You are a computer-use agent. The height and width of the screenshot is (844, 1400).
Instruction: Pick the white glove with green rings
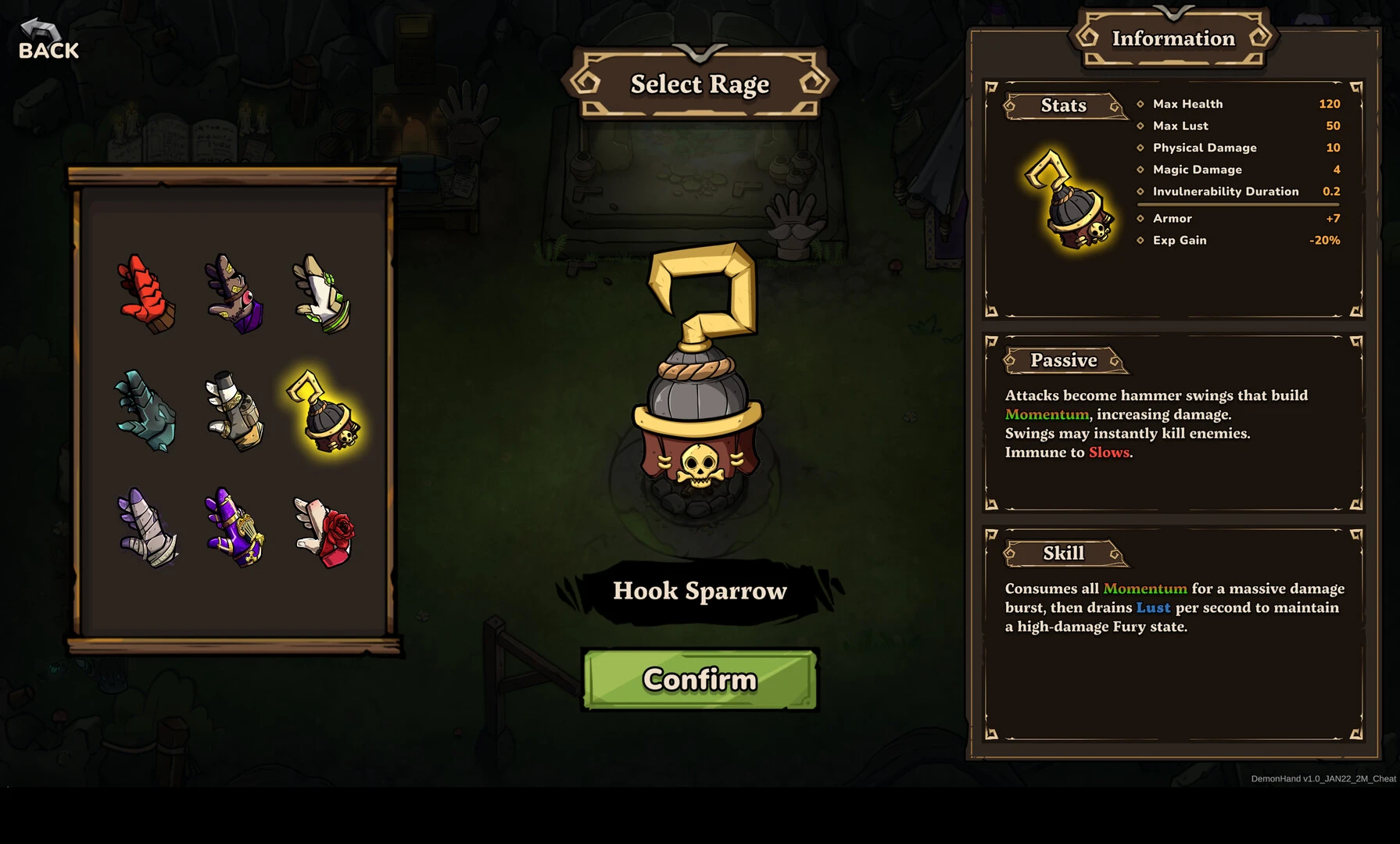pyautogui.click(x=322, y=295)
